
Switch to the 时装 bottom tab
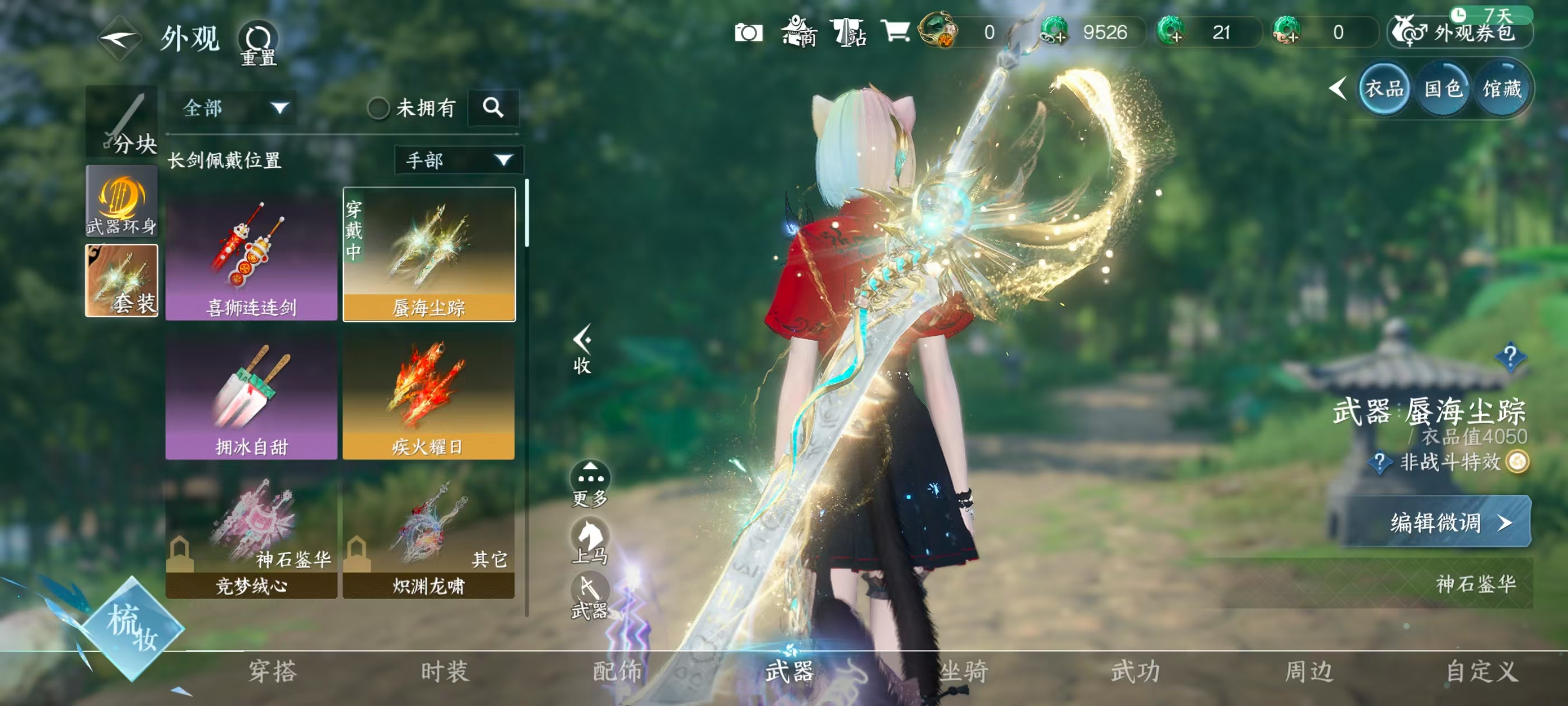[x=445, y=671]
